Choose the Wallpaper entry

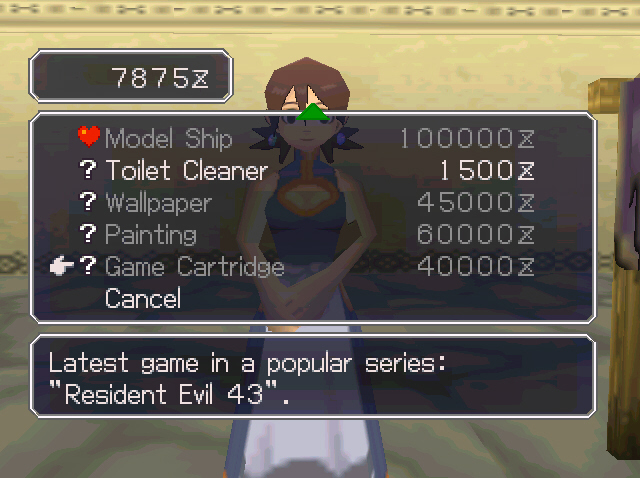pos(158,203)
